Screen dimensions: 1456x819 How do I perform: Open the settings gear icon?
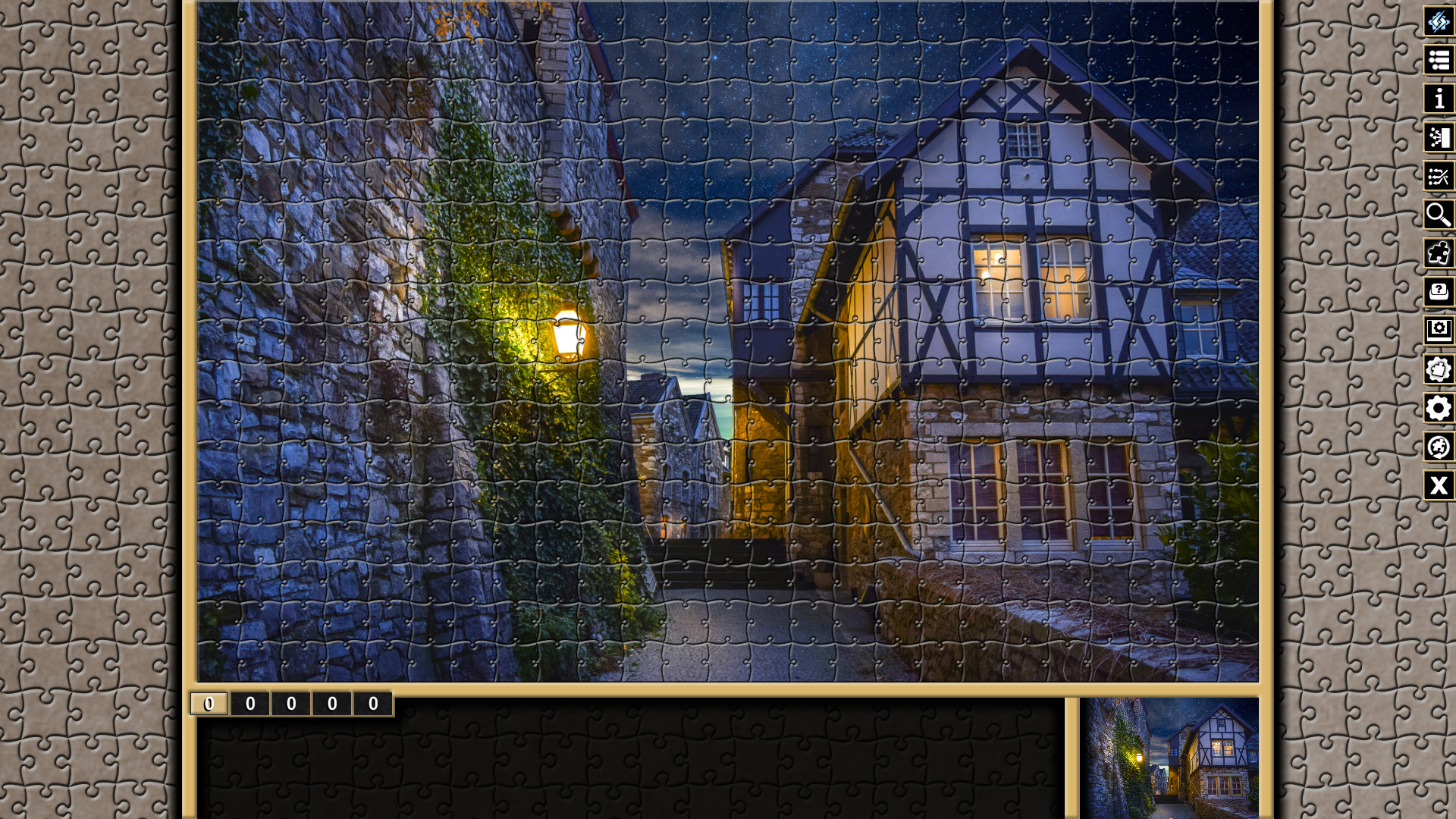(x=1439, y=409)
